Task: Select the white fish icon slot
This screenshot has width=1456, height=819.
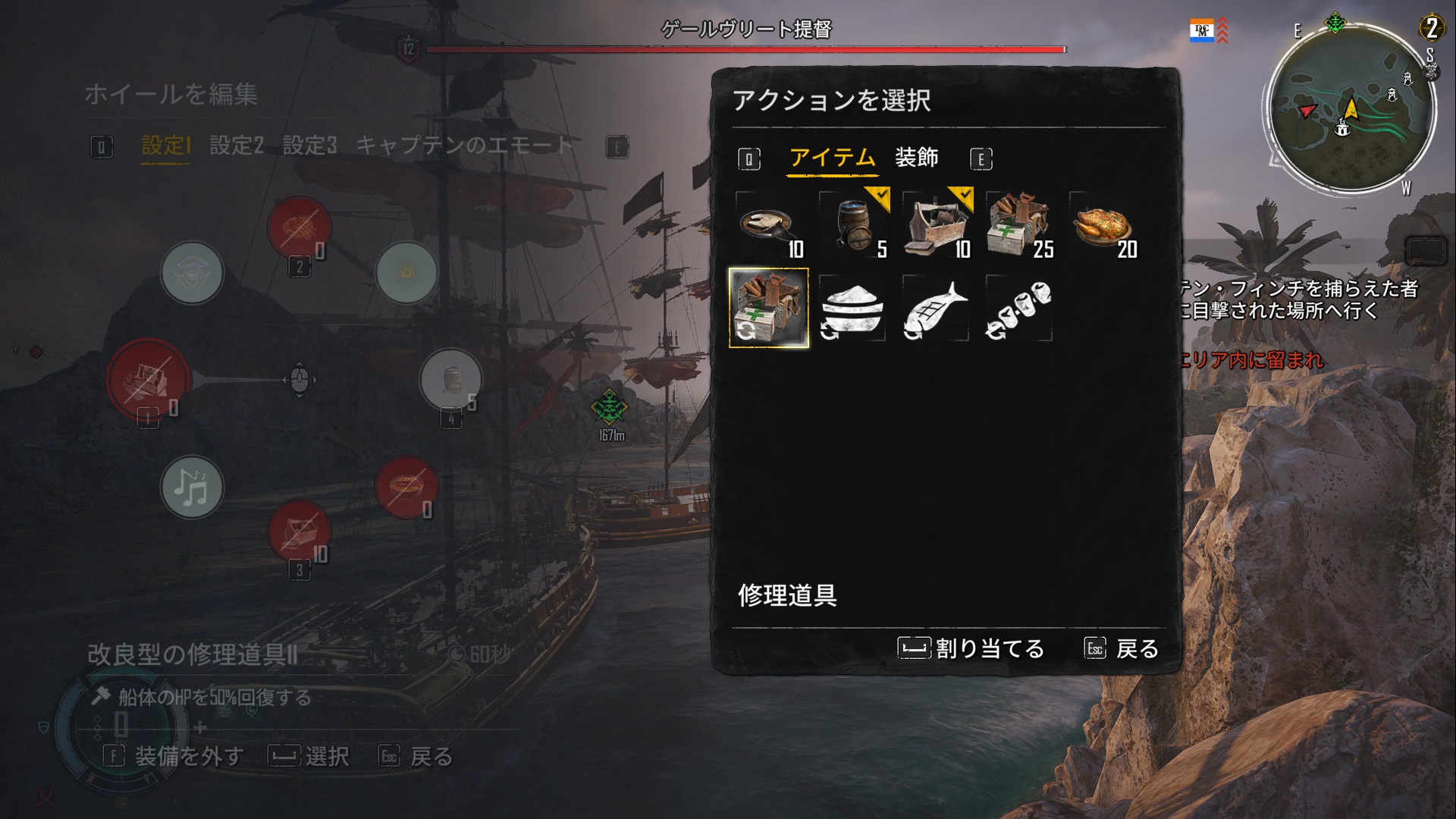Action: pos(937,309)
